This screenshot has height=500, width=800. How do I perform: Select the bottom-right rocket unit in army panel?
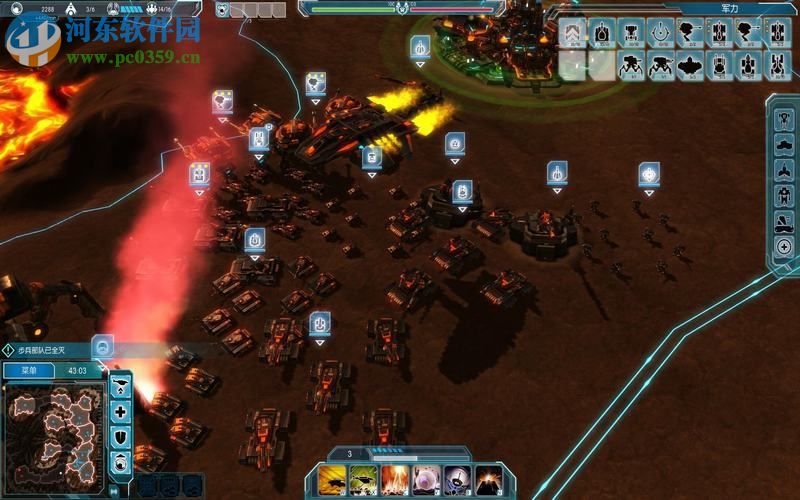[x=777, y=65]
